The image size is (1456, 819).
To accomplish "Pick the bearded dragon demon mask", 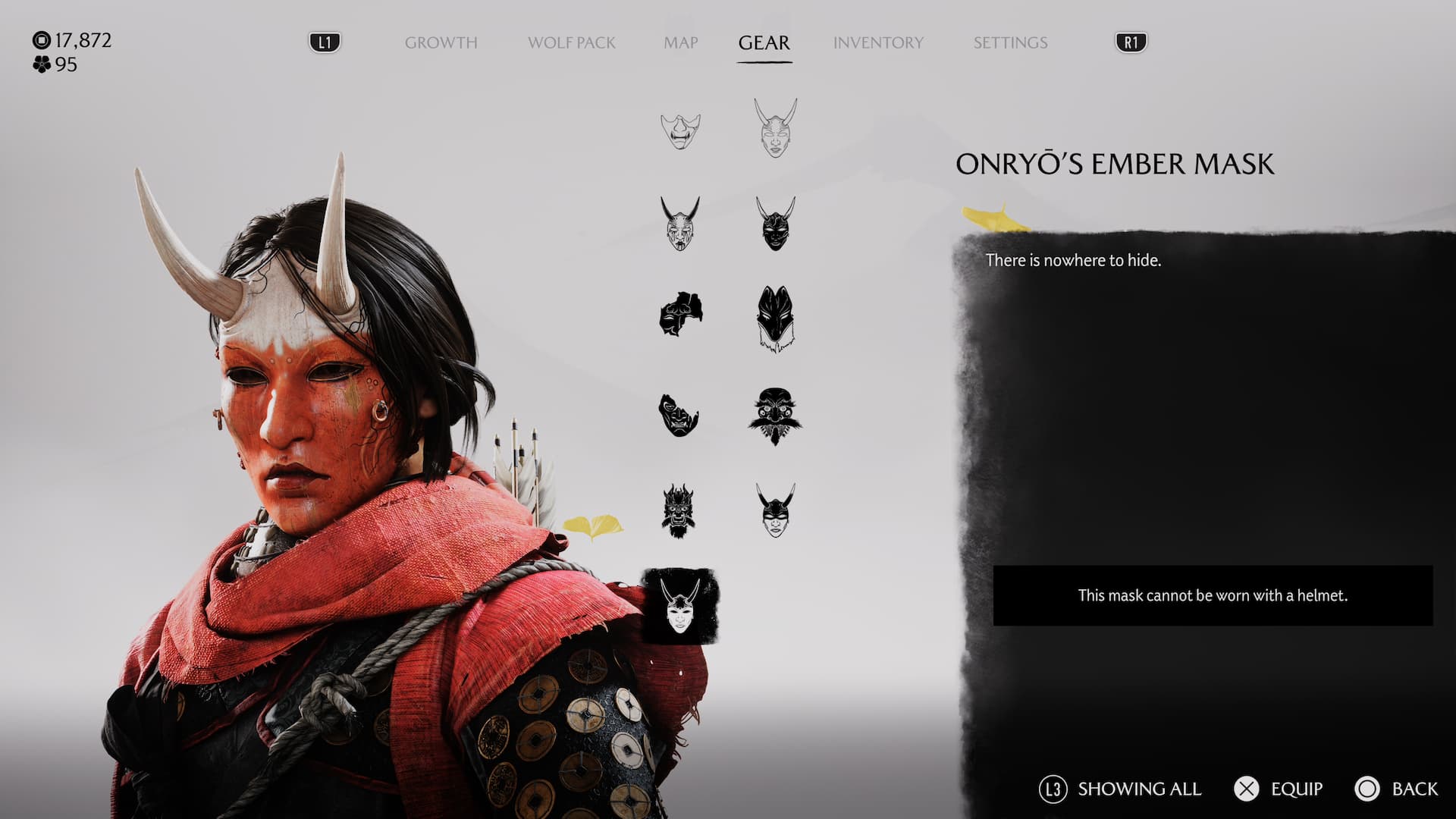I will (678, 510).
